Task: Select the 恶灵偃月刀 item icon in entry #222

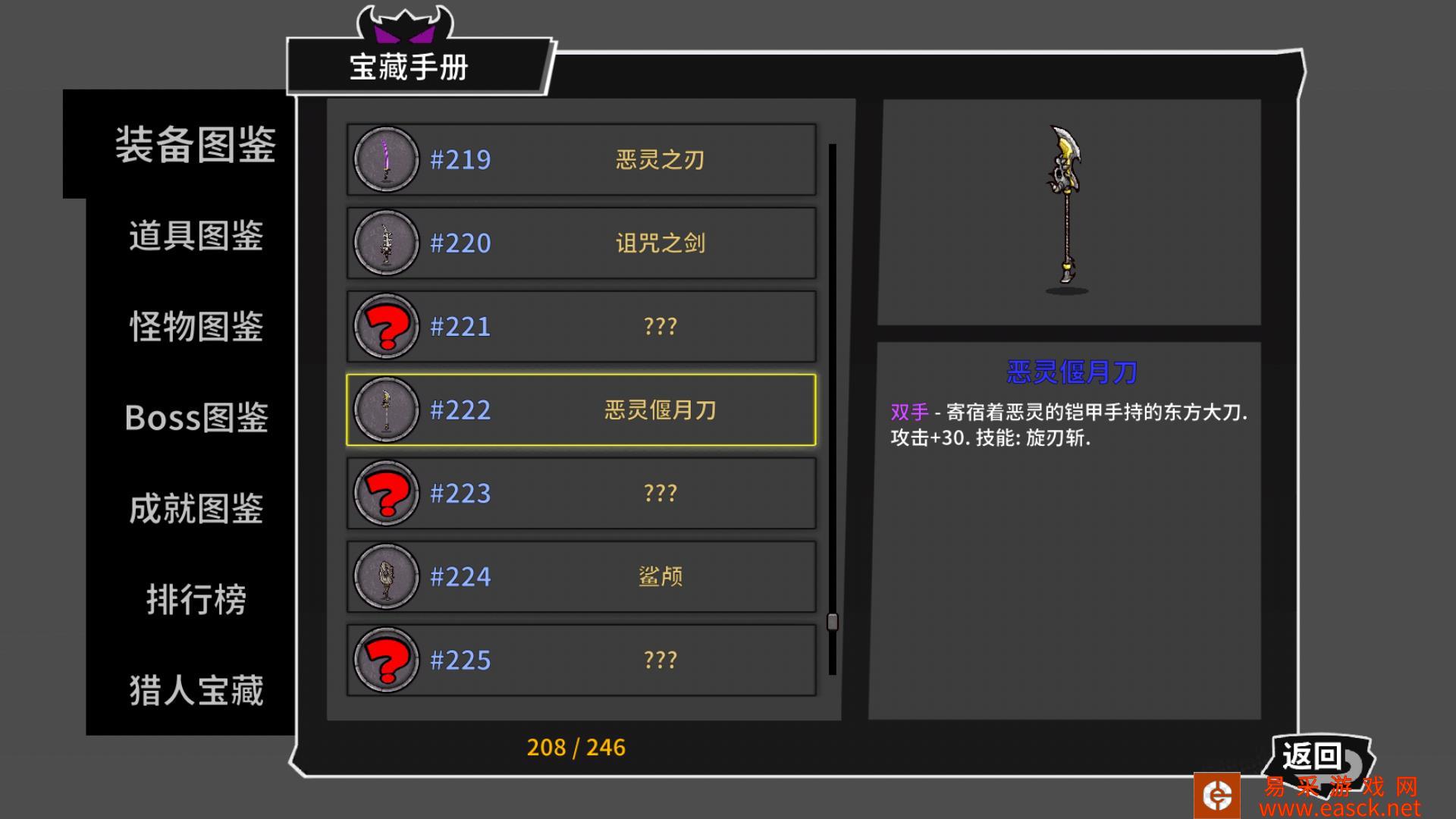Action: tap(384, 409)
